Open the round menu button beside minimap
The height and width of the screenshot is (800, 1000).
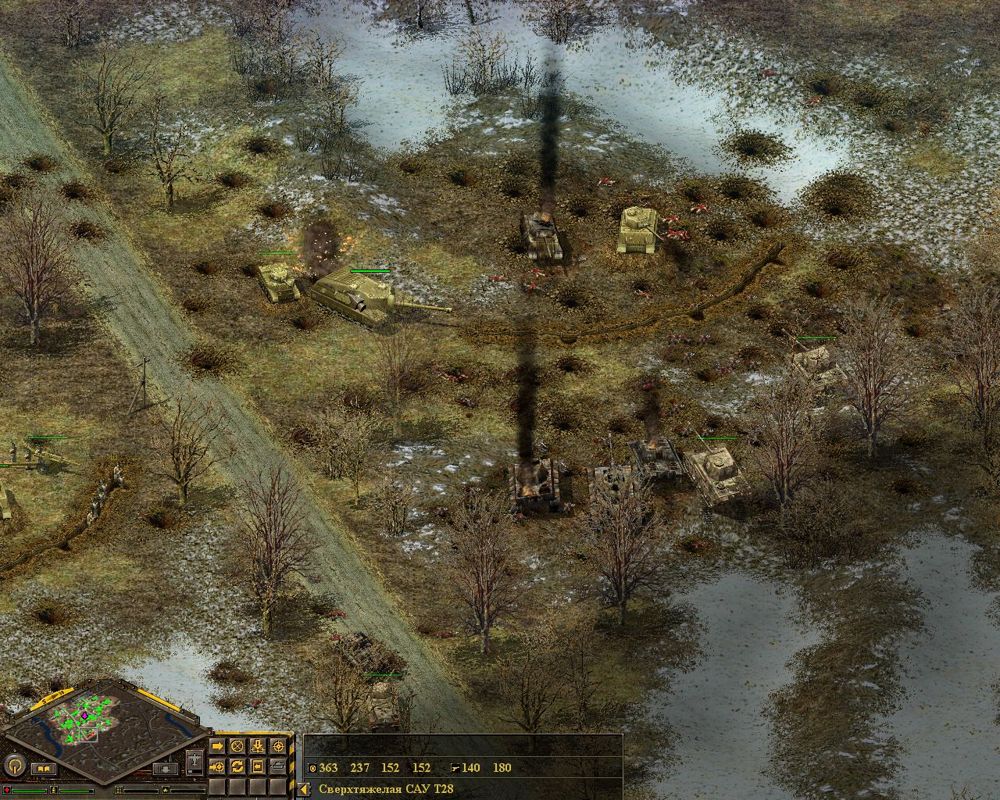[x=14, y=766]
